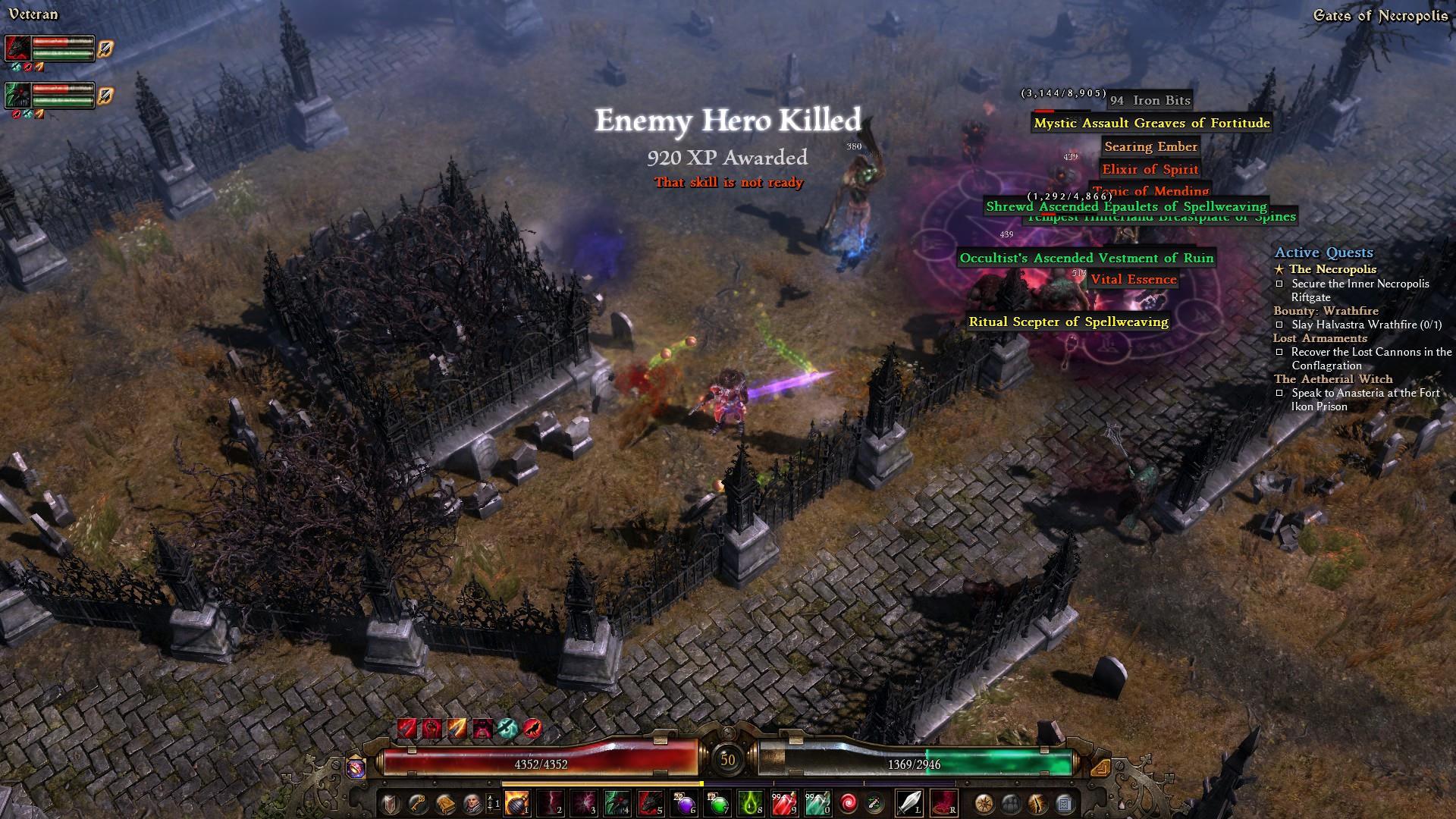Open the quest journal book
Image resolution: width=1456 pixels, height=819 pixels.
(x=444, y=803)
